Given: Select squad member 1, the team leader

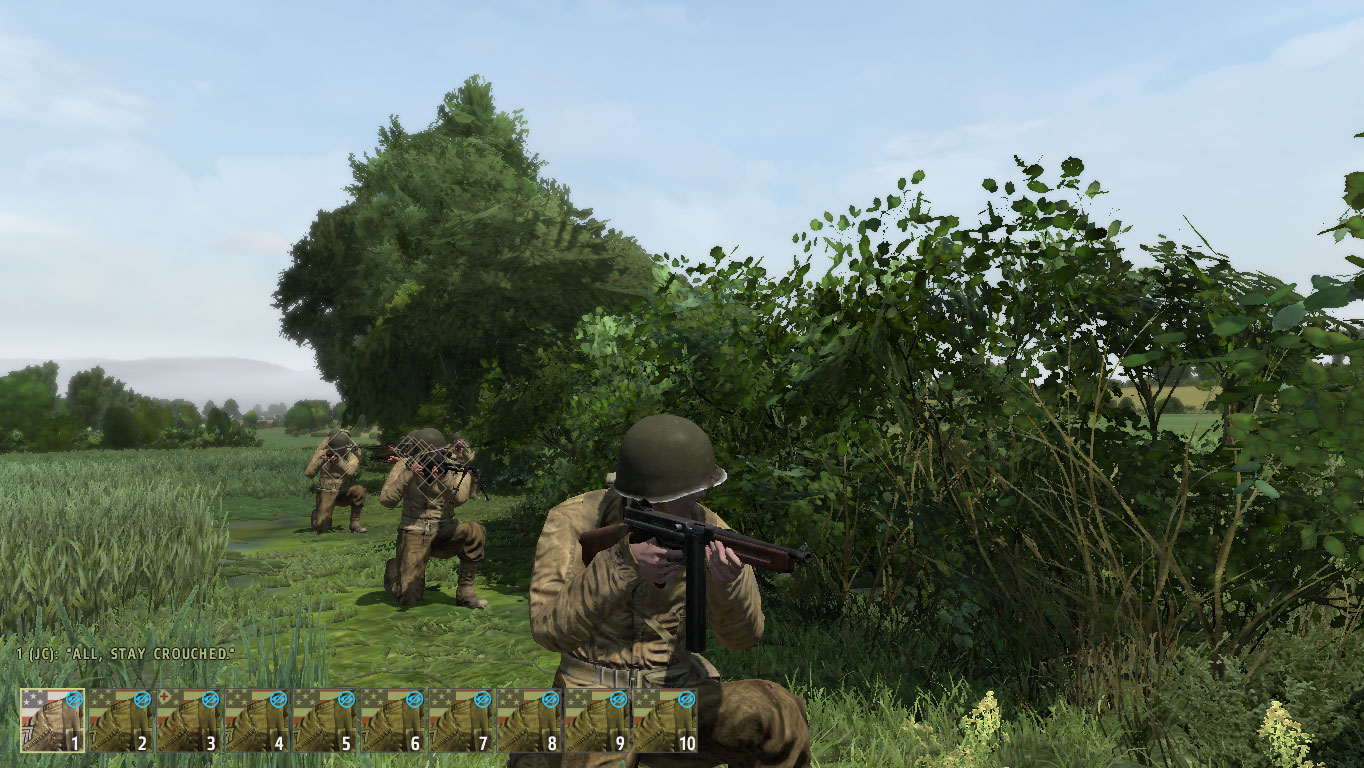Looking at the screenshot, I should point(50,720).
